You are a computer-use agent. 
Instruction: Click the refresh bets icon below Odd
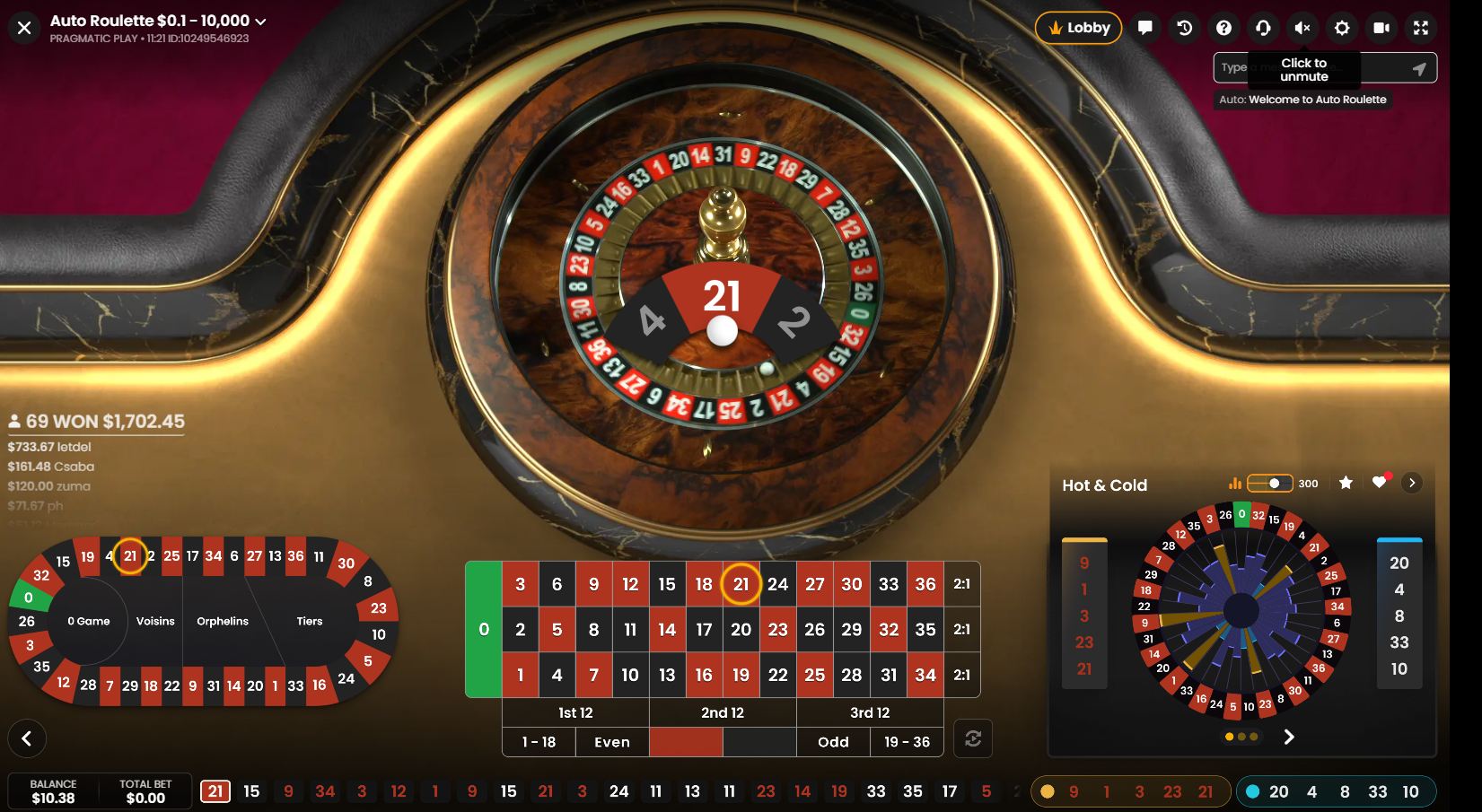973,738
